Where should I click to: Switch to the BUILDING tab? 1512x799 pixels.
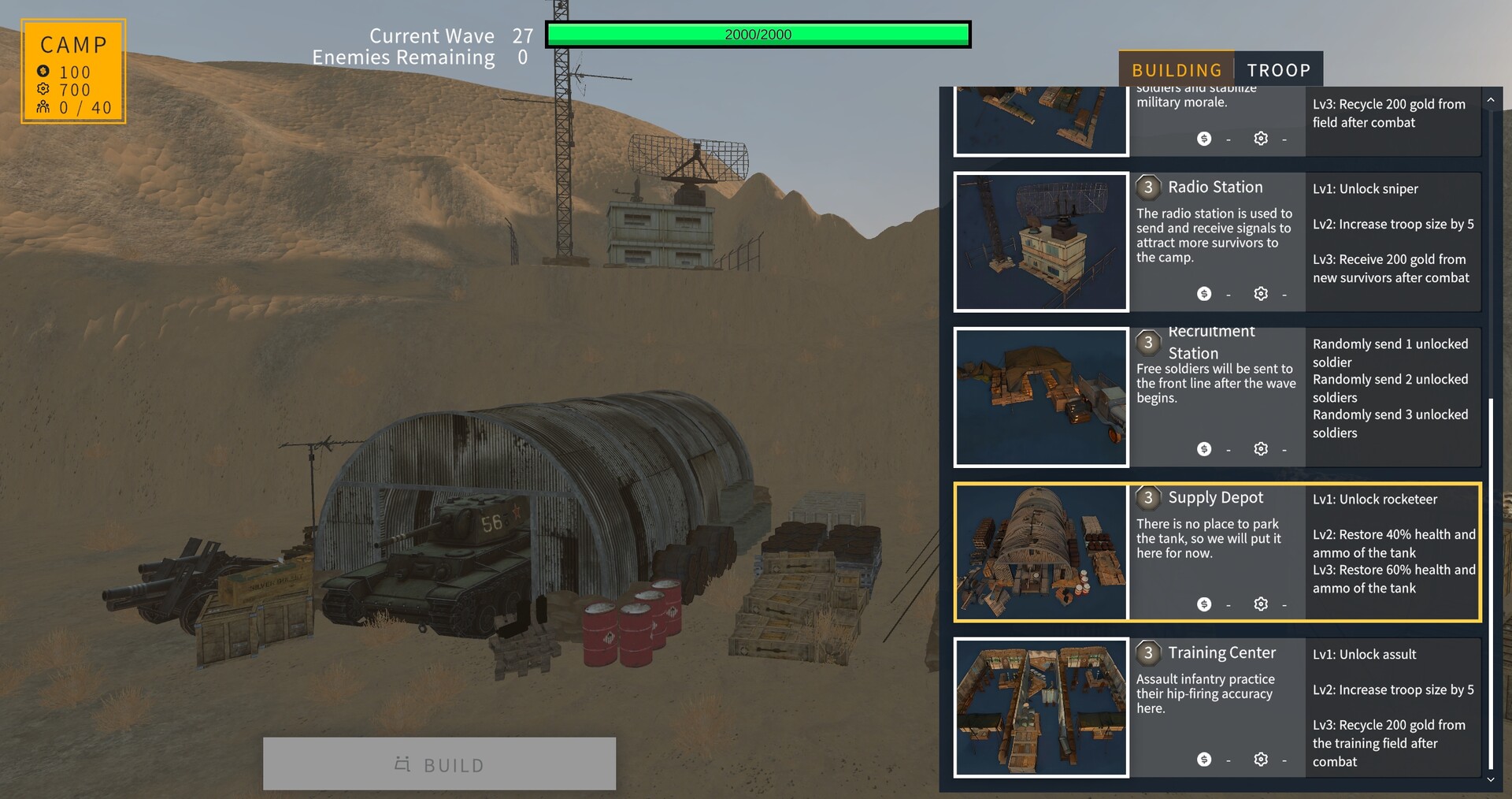[x=1177, y=69]
